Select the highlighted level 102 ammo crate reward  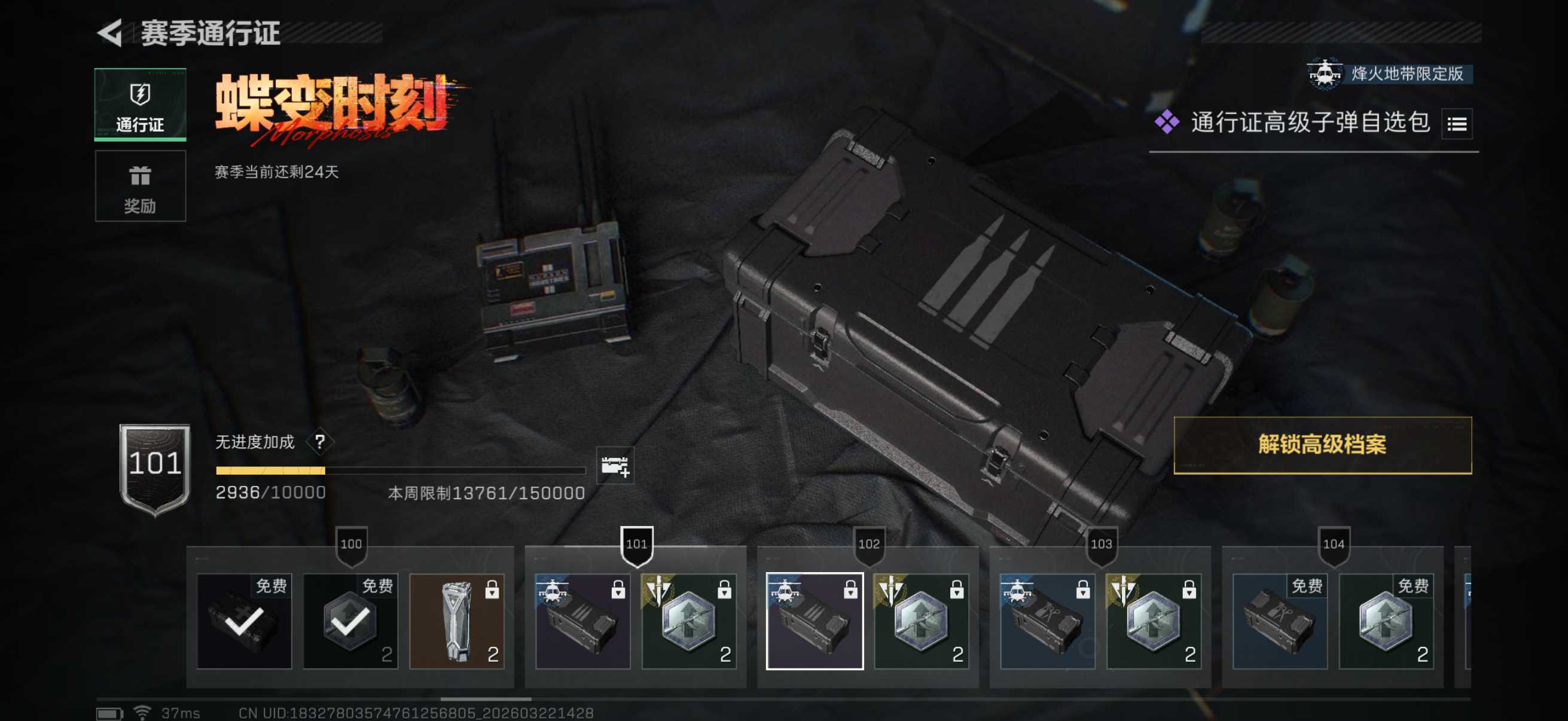pyautogui.click(x=814, y=621)
